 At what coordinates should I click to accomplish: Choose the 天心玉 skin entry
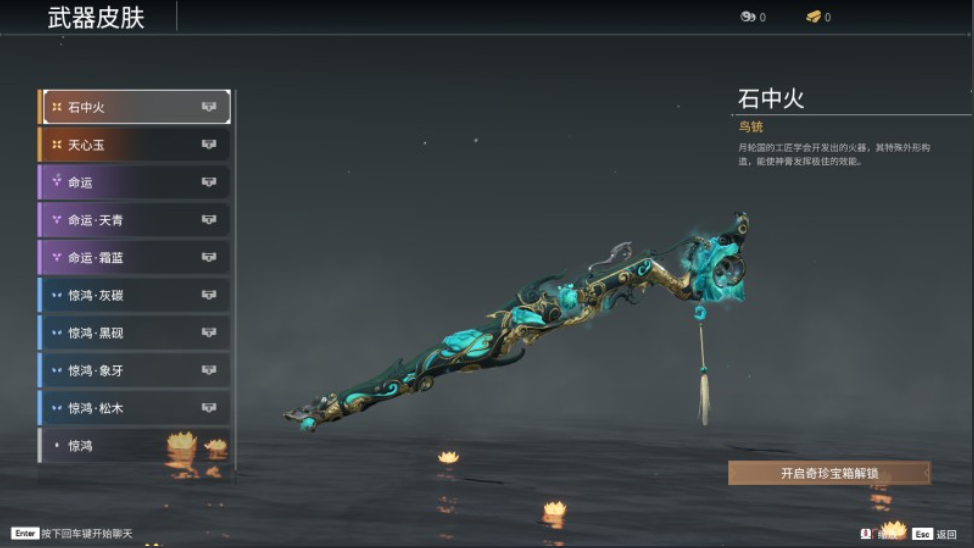click(134, 145)
